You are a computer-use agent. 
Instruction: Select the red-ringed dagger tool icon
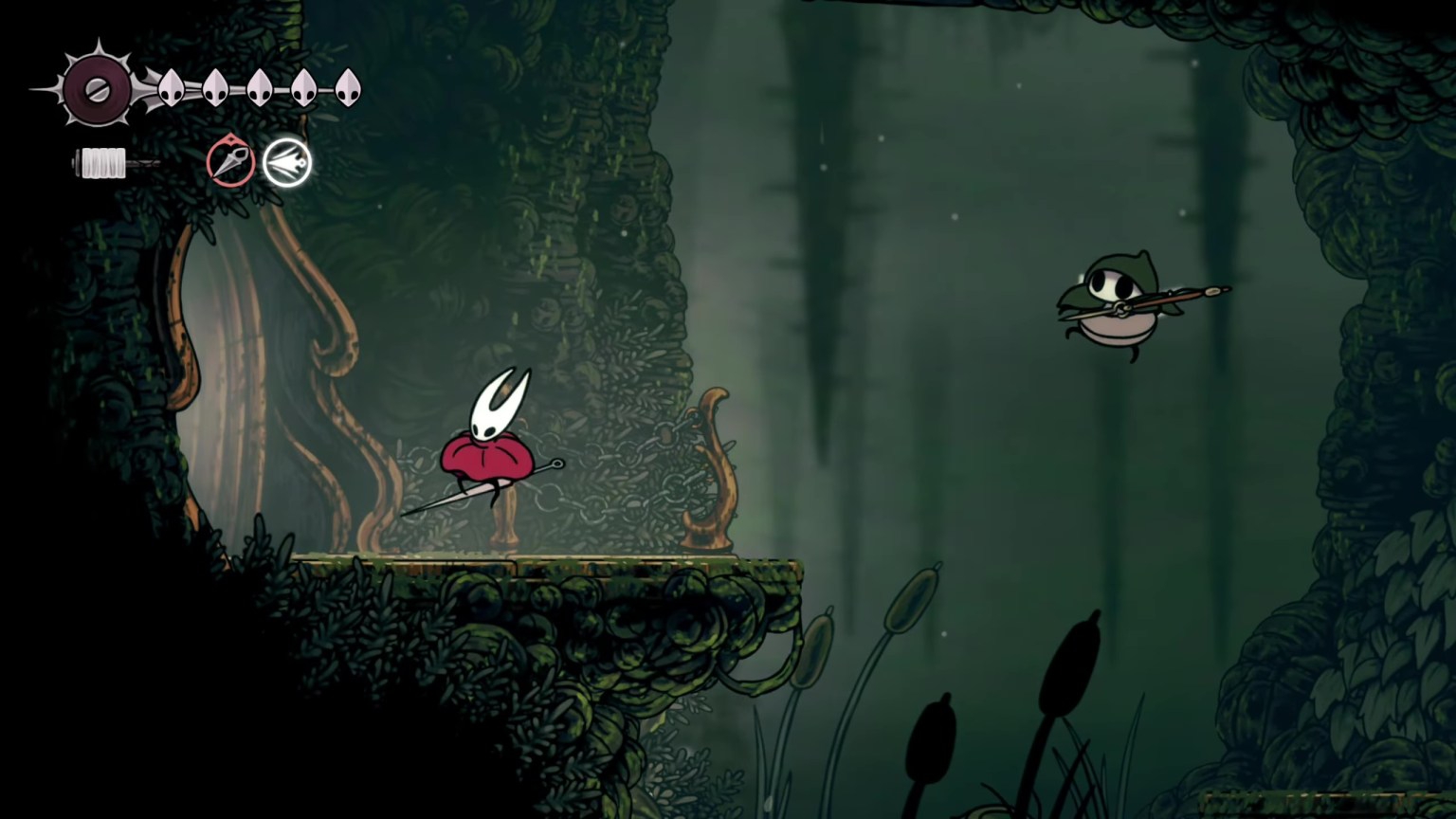tap(230, 162)
